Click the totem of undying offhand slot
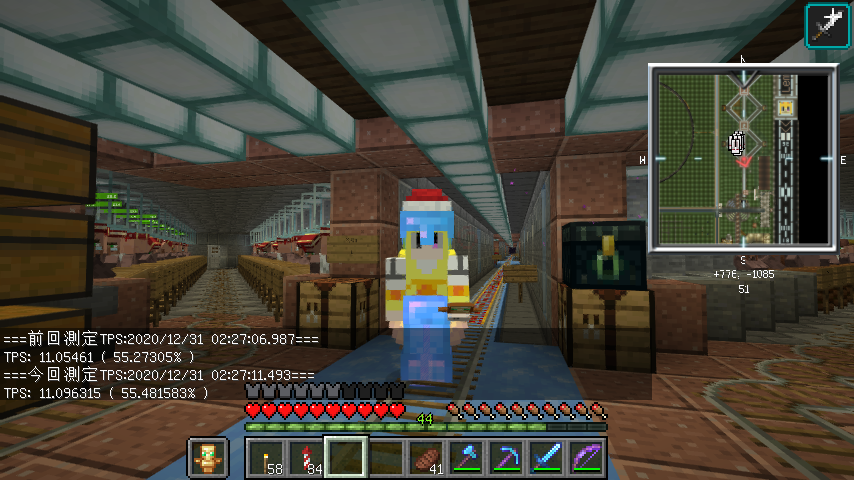Screen dimensions: 854x480 208,458
